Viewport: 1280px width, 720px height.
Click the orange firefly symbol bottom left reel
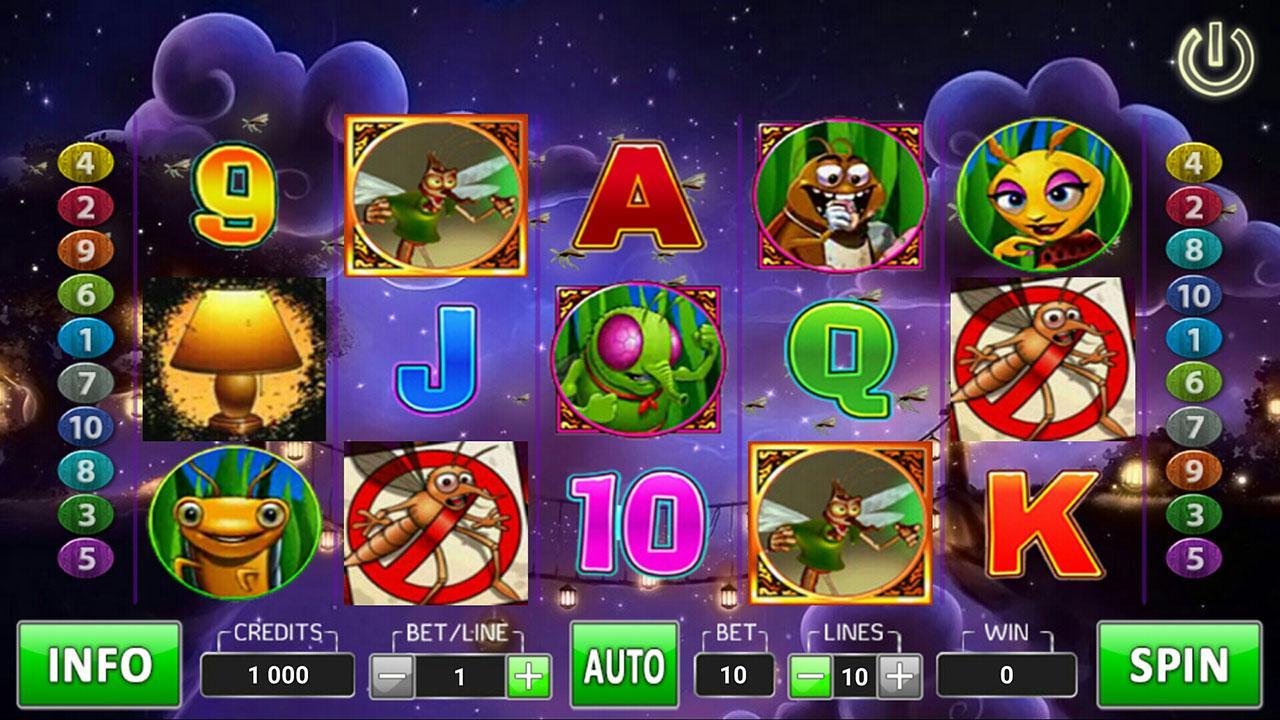click(232, 520)
